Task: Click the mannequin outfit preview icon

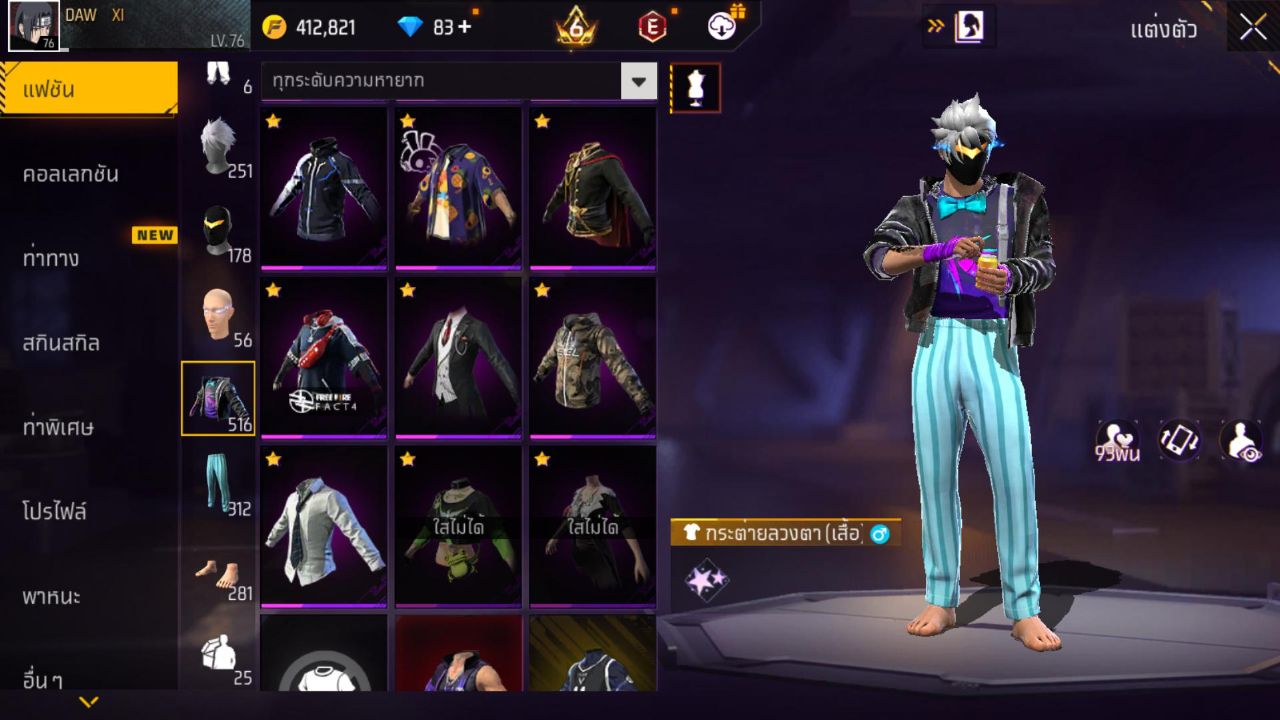Action: [694, 86]
